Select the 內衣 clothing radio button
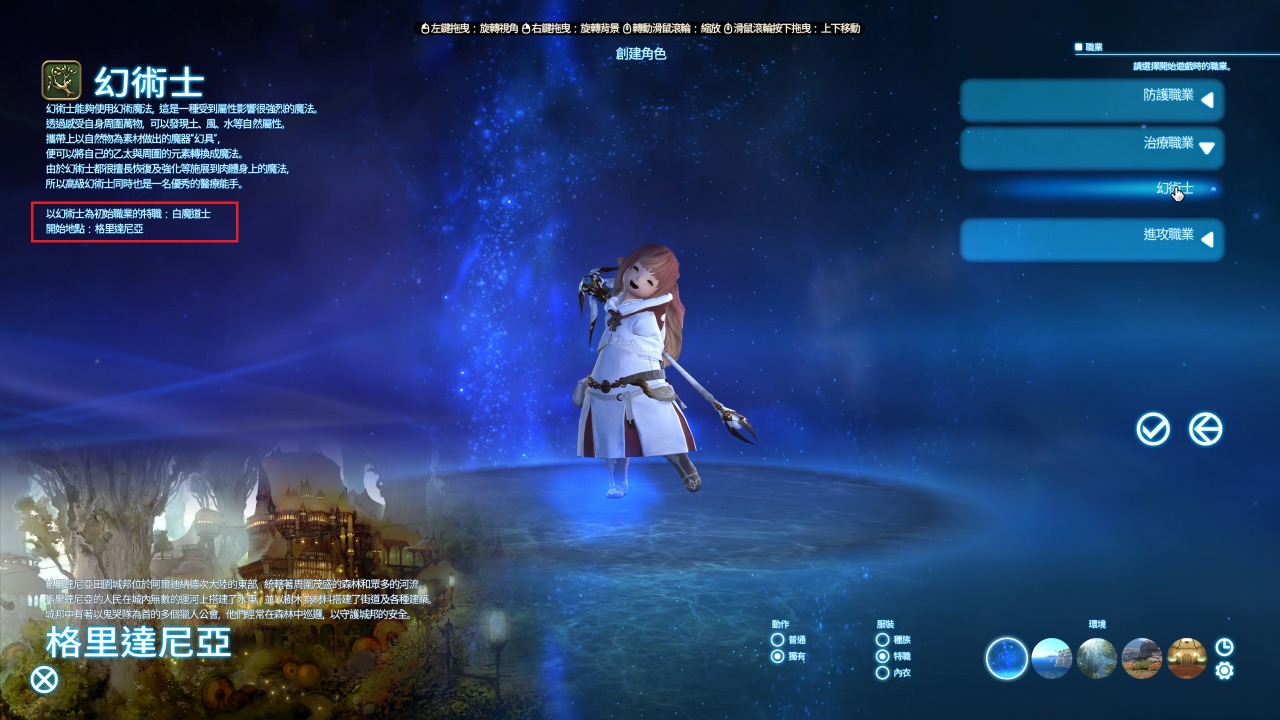The width and height of the screenshot is (1280, 720). click(x=882, y=673)
